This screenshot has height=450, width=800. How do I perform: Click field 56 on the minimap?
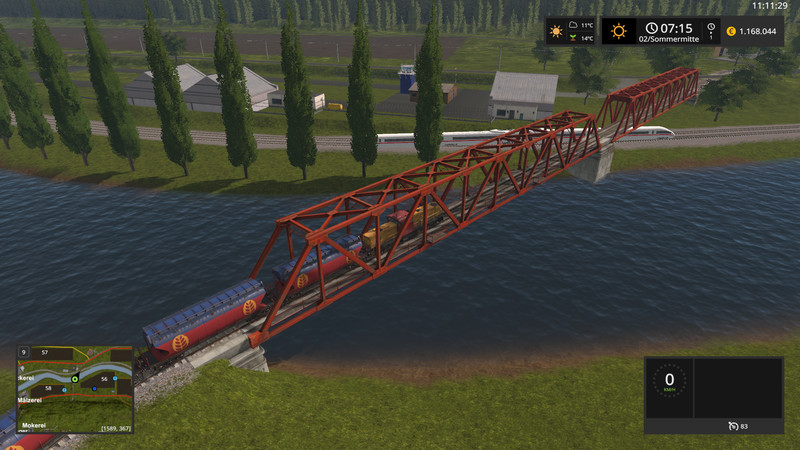[x=103, y=379]
